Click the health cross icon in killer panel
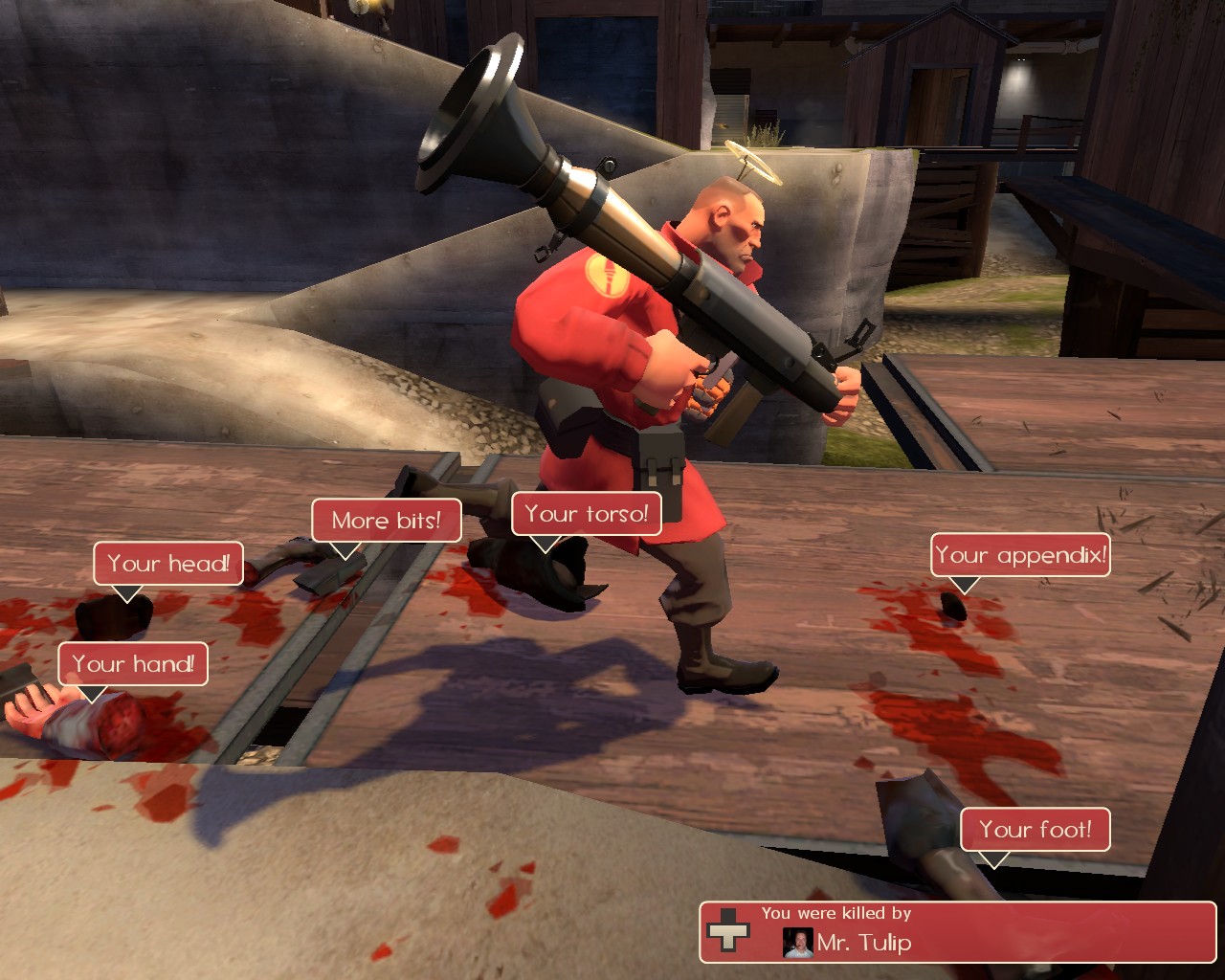1225x980 pixels. [727, 930]
